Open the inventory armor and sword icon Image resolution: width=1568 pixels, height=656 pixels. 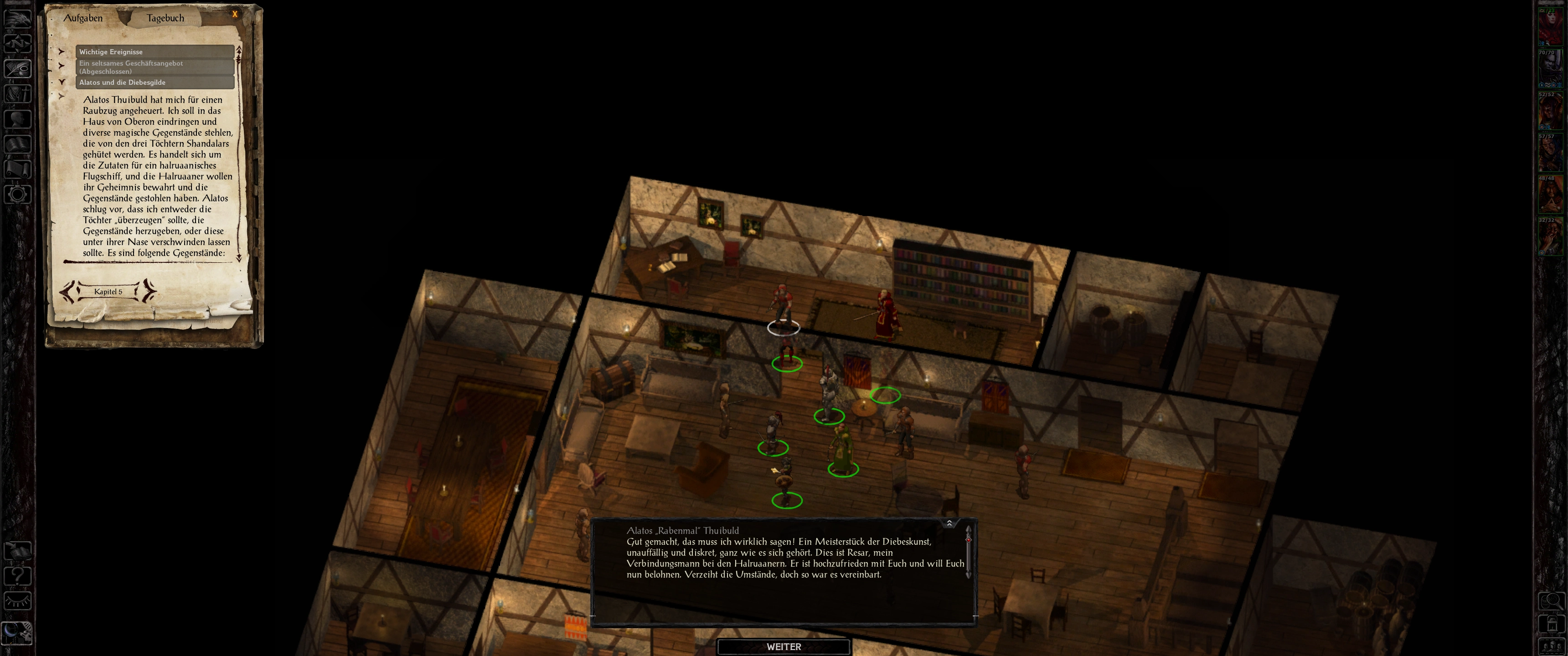[x=18, y=94]
